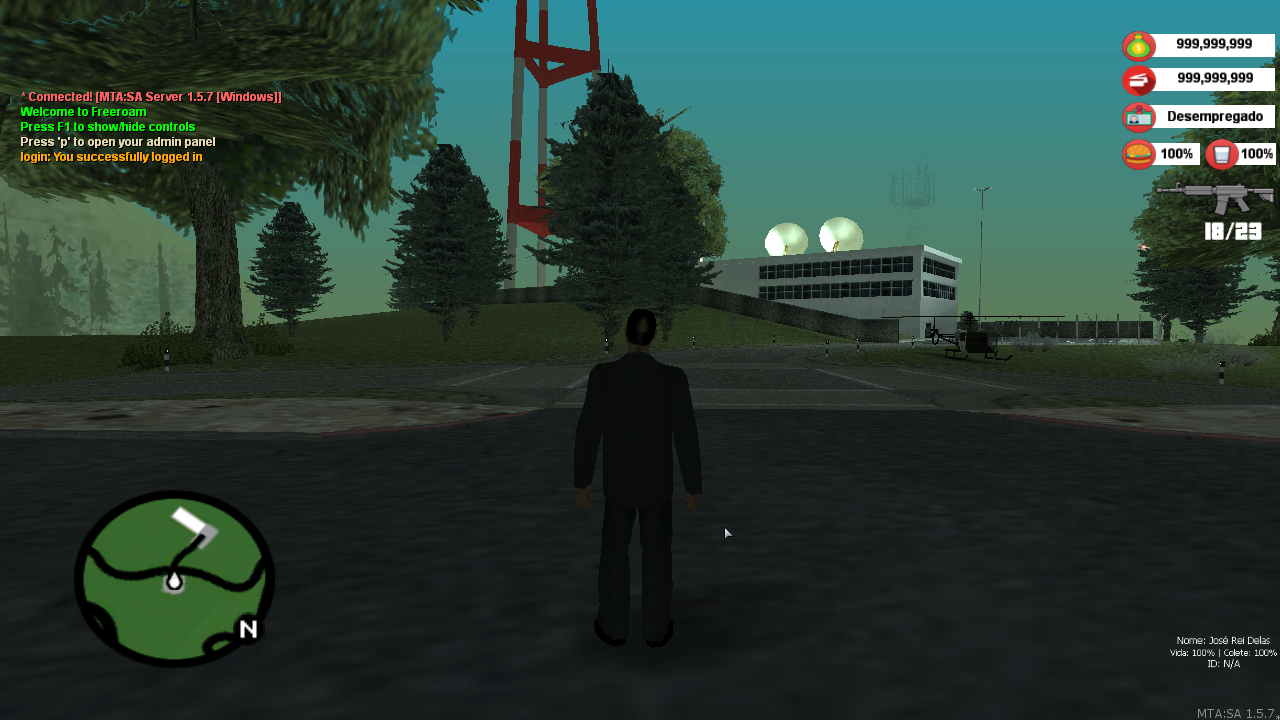Toggle the hunger 100% indicator

(1177, 153)
